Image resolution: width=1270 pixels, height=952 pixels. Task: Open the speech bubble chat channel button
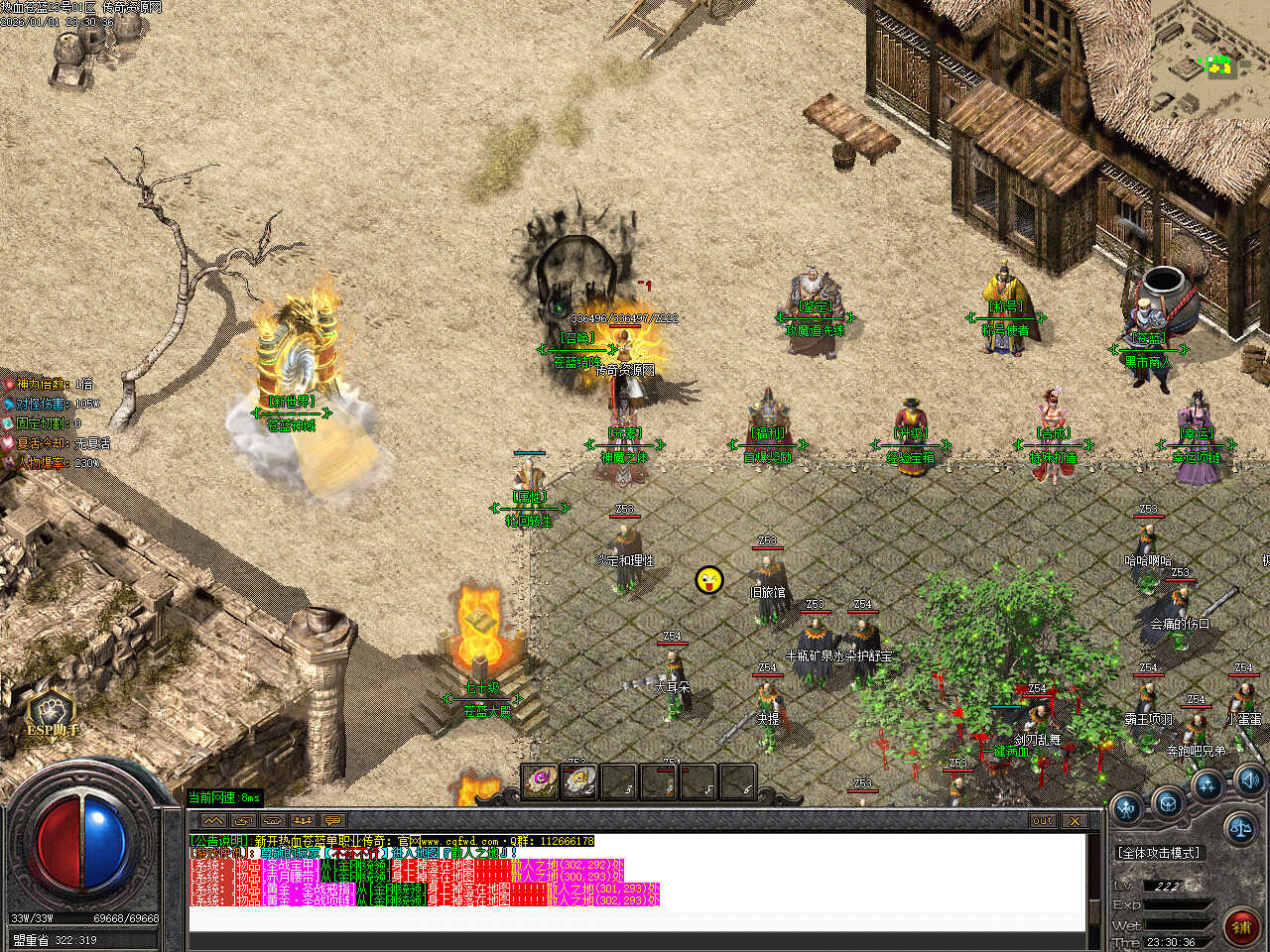click(333, 821)
